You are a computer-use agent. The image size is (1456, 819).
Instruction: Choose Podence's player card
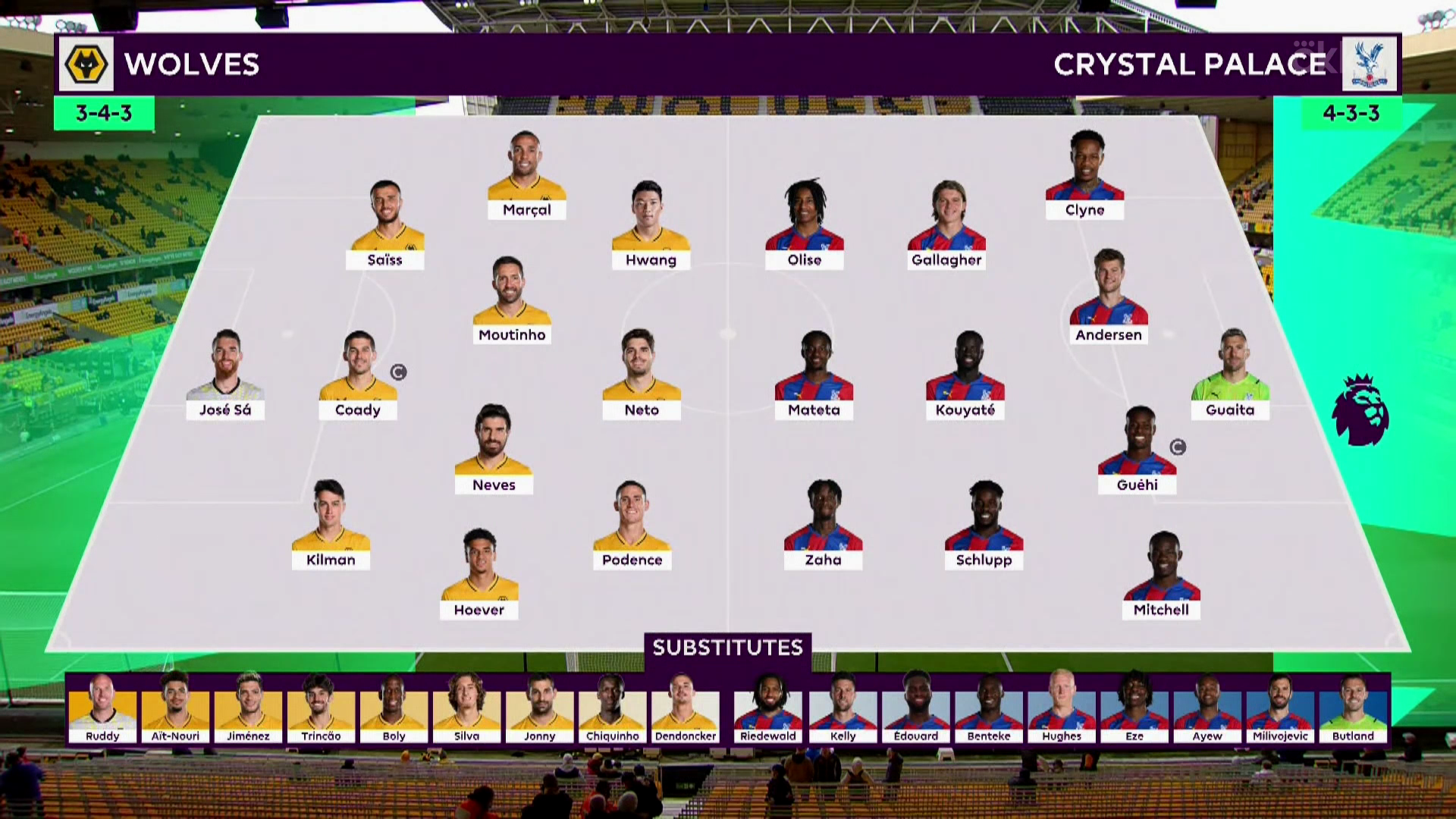632,526
